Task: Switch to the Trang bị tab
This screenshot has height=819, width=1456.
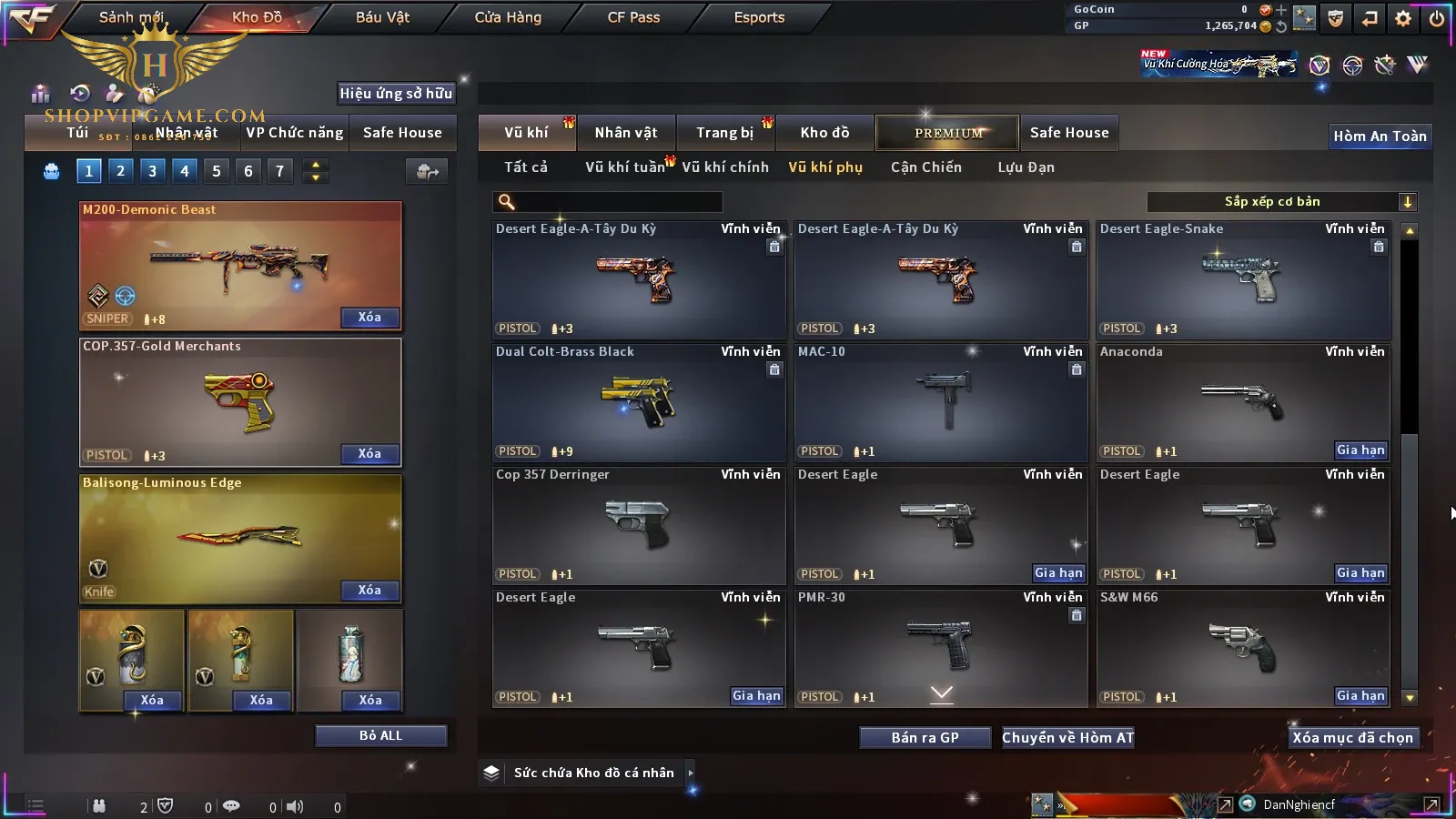Action: point(724,133)
